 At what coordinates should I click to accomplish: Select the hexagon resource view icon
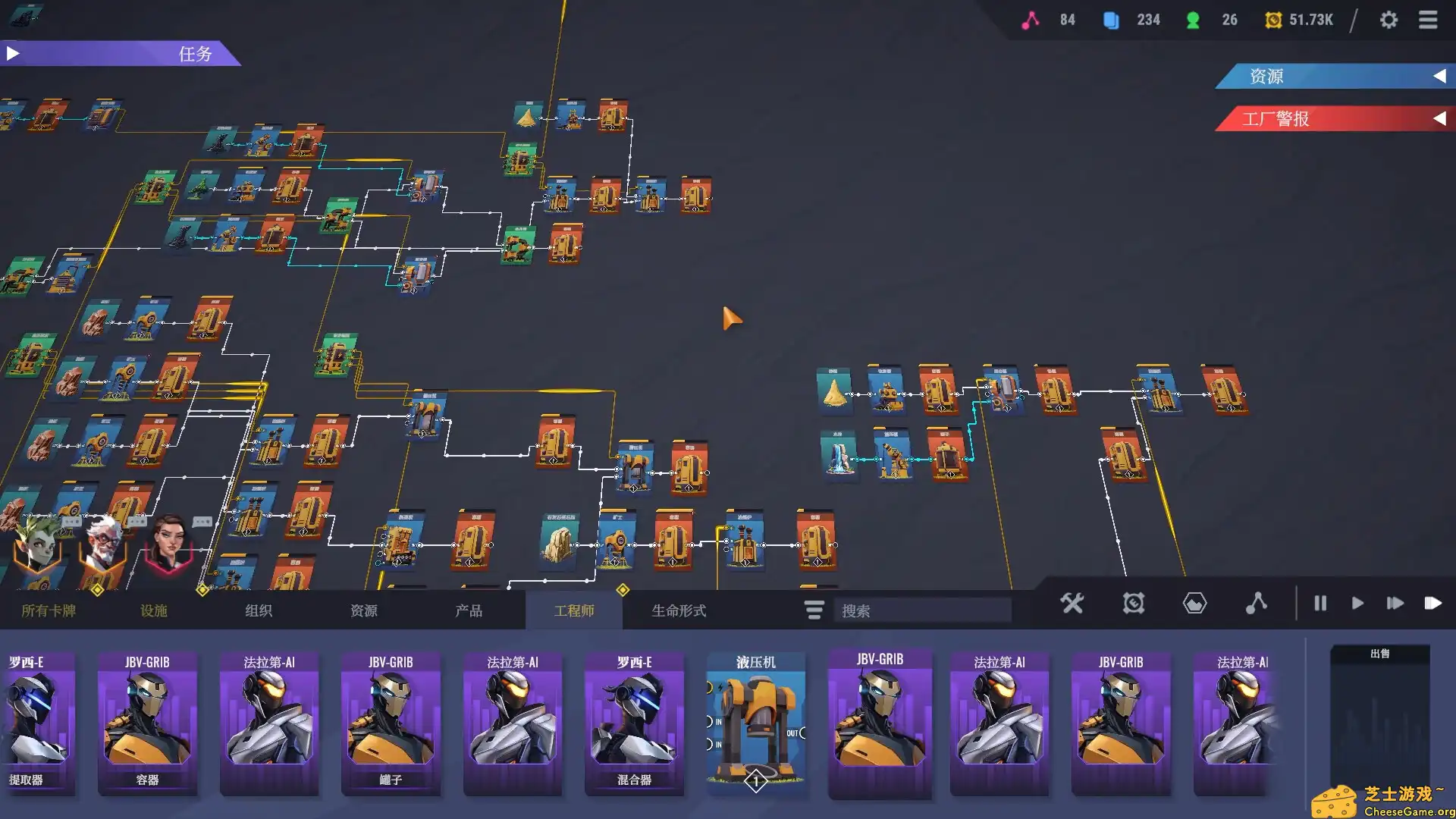pyautogui.click(x=1194, y=604)
